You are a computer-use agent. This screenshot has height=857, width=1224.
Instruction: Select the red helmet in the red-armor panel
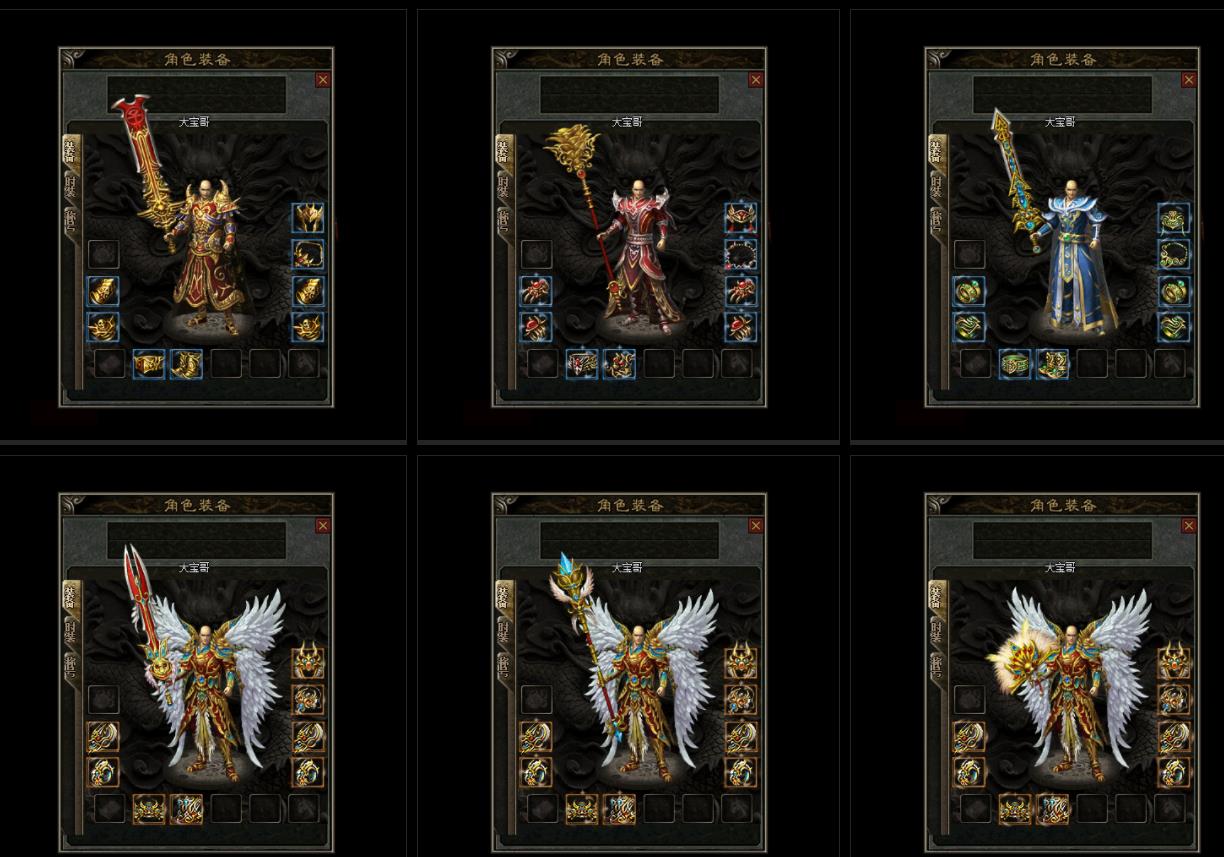[x=740, y=218]
